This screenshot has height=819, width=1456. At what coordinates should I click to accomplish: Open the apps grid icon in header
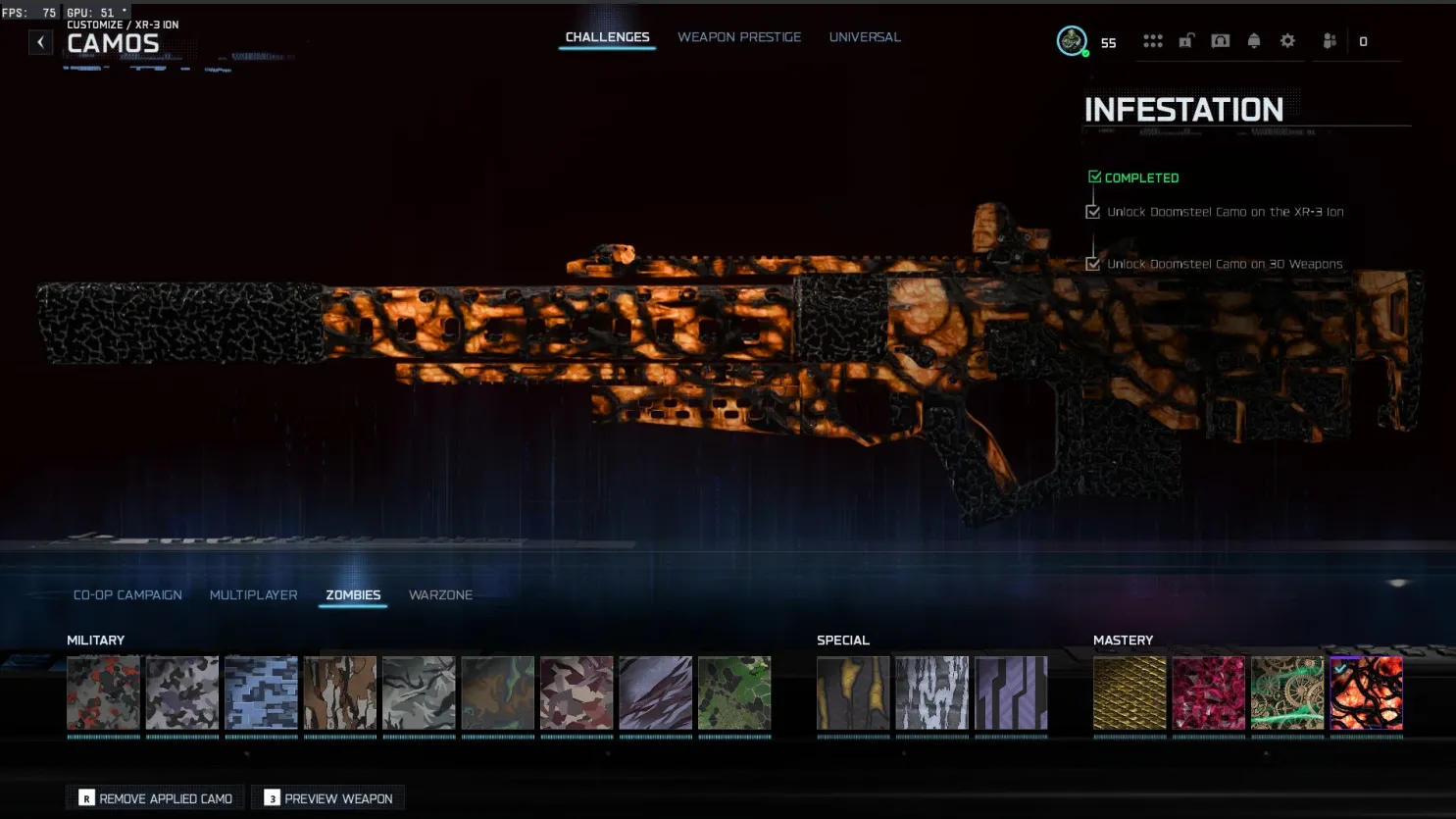pos(1153,40)
